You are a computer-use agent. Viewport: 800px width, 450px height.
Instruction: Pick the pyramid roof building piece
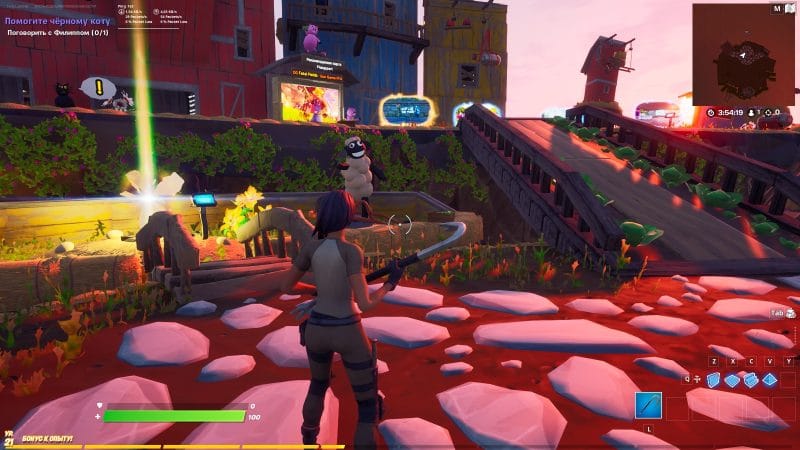click(770, 379)
